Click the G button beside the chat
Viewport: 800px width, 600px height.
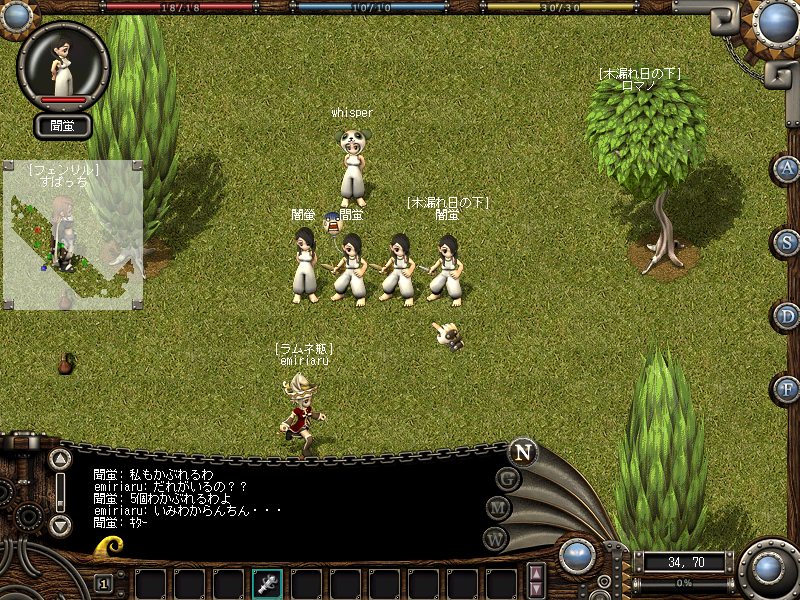click(x=509, y=478)
